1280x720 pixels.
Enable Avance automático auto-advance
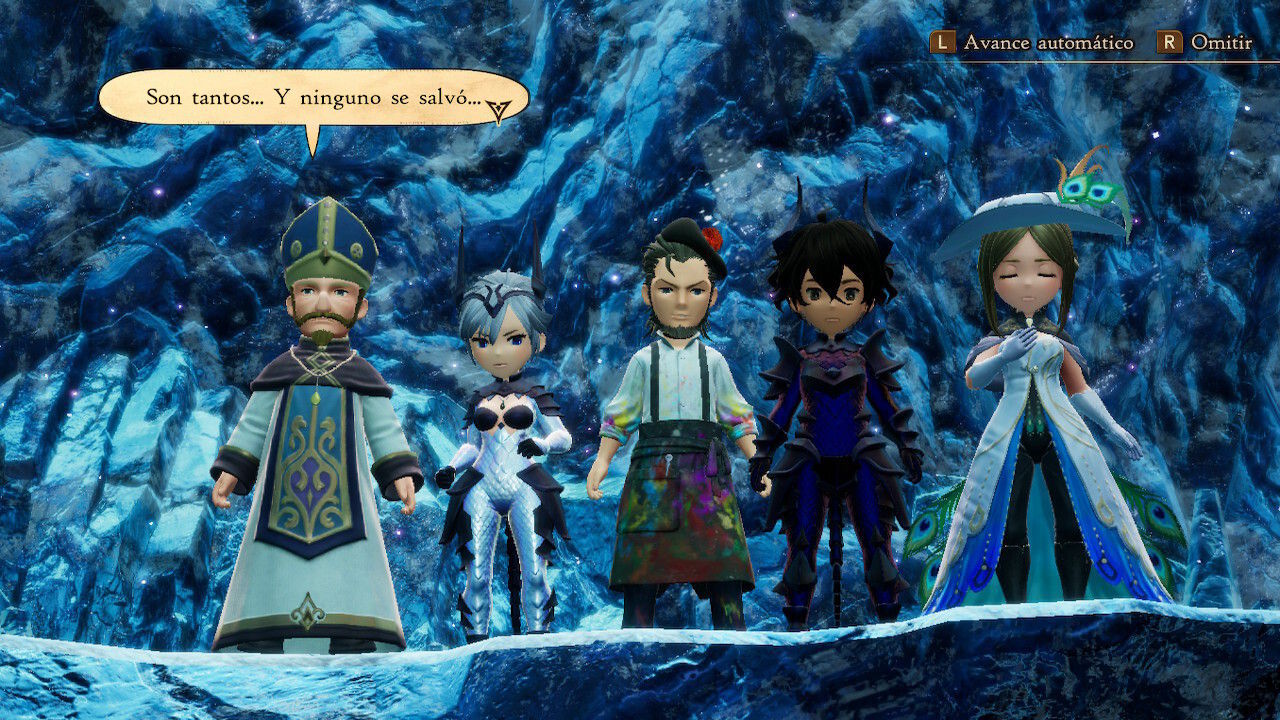click(x=1033, y=43)
